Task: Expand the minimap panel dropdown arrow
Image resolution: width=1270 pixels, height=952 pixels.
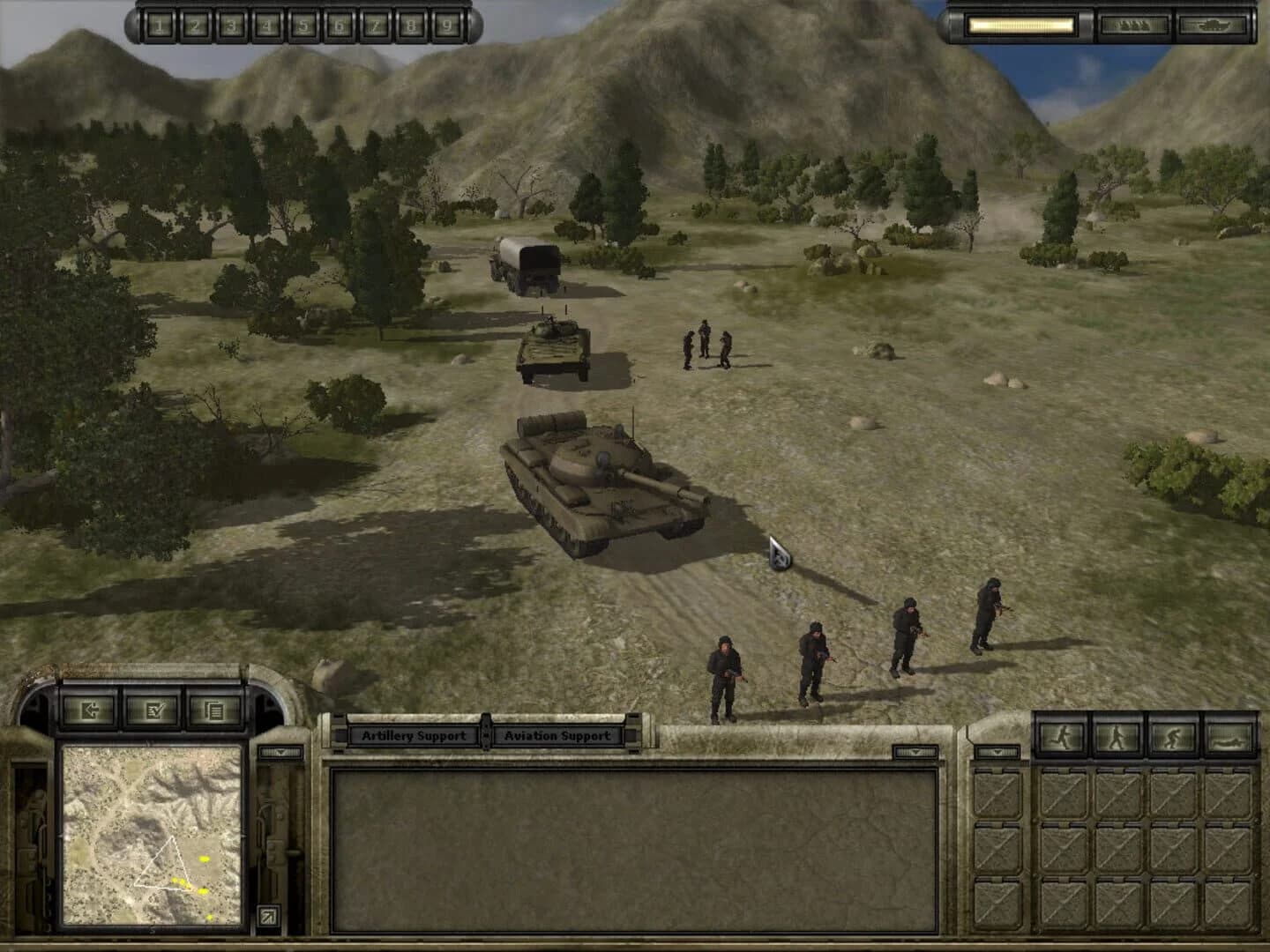Action: pos(280,752)
